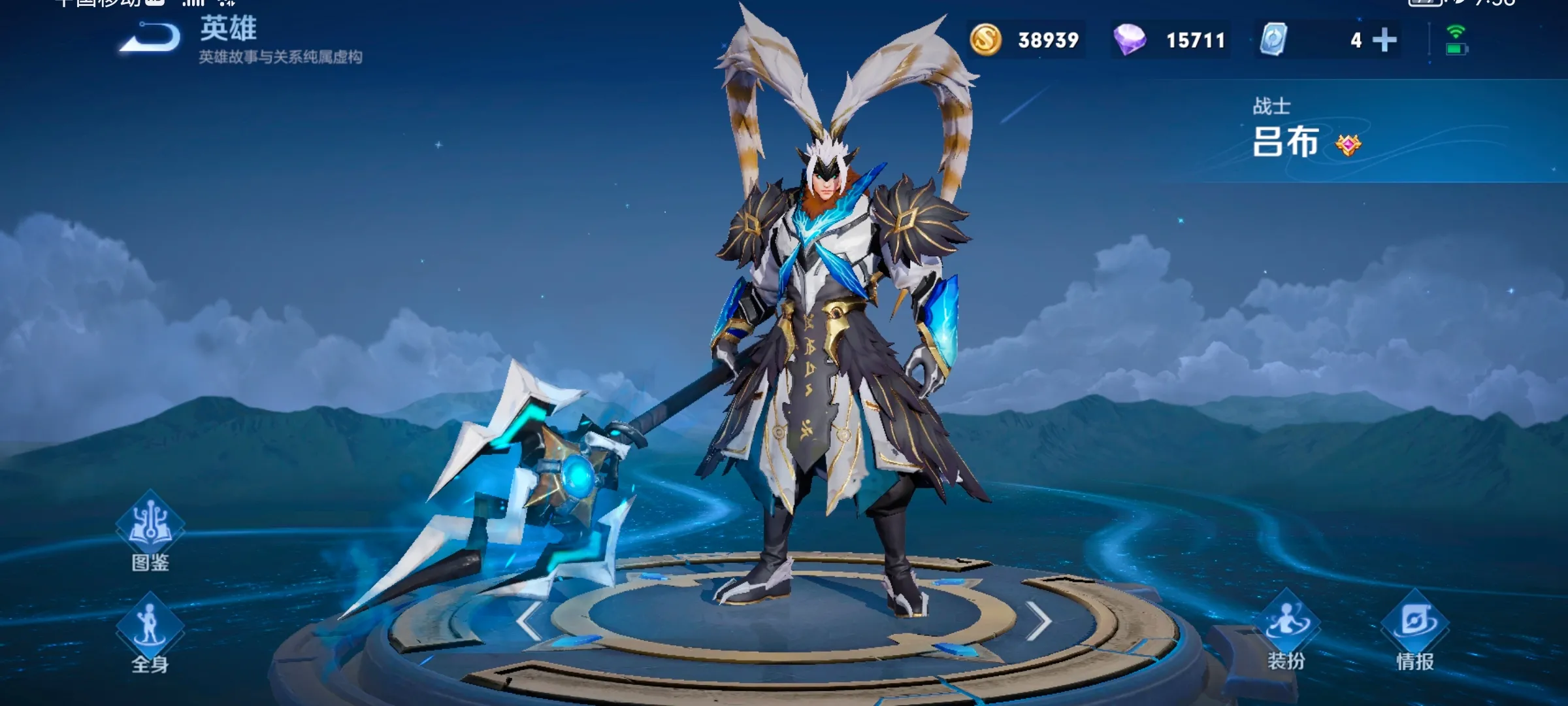Tap the gold coin currency icon
This screenshot has height=706, width=1568.
[985, 40]
